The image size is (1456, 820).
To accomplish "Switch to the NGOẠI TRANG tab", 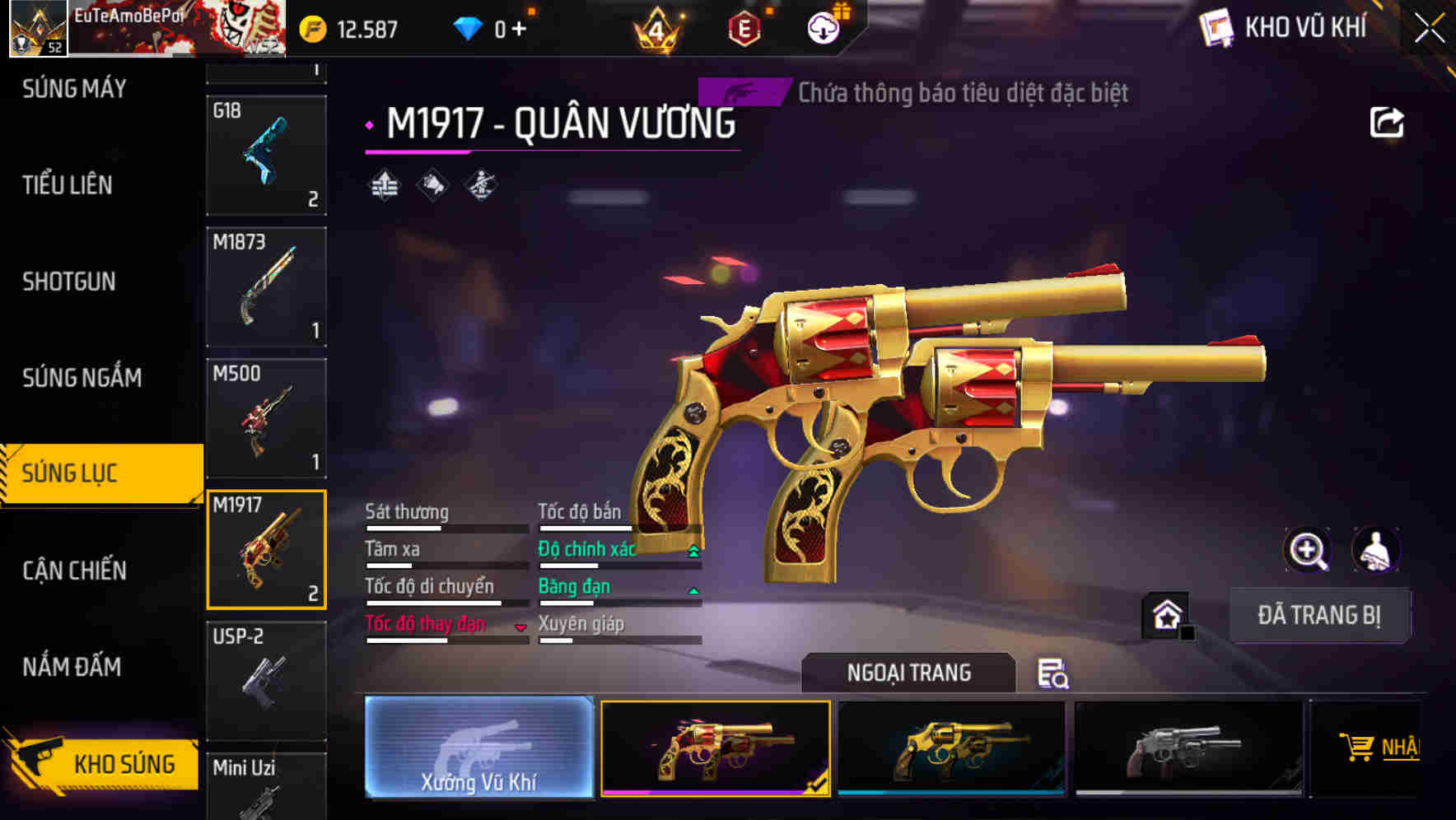I will tap(909, 672).
